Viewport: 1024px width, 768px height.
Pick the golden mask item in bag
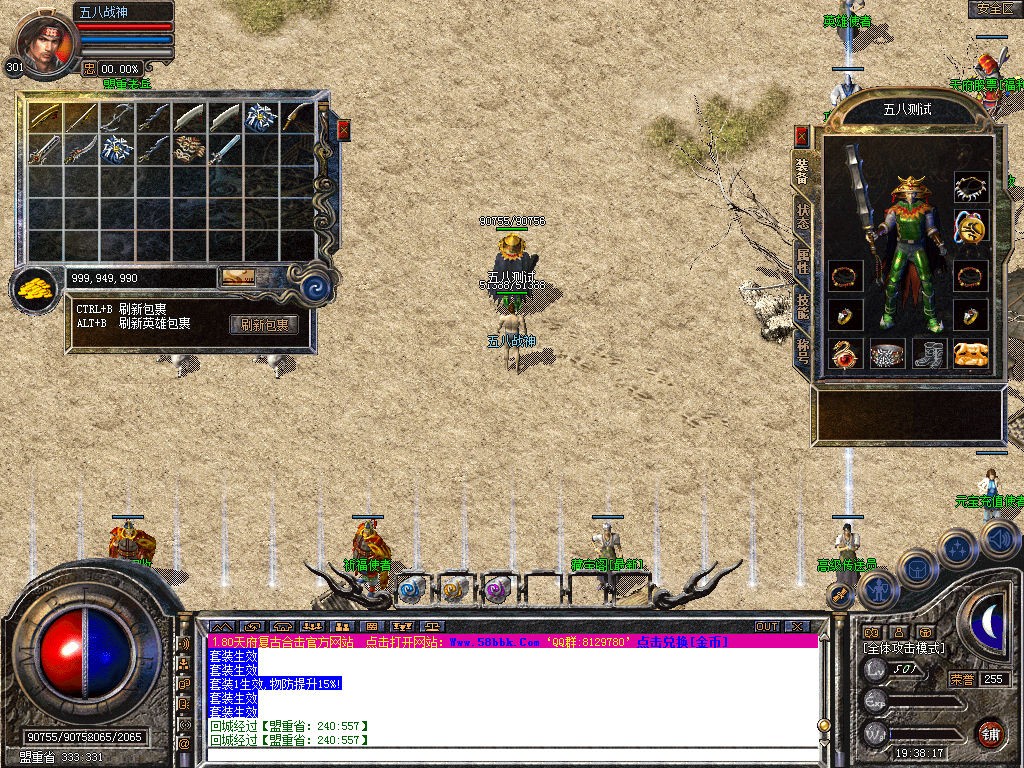pyautogui.click(x=190, y=150)
